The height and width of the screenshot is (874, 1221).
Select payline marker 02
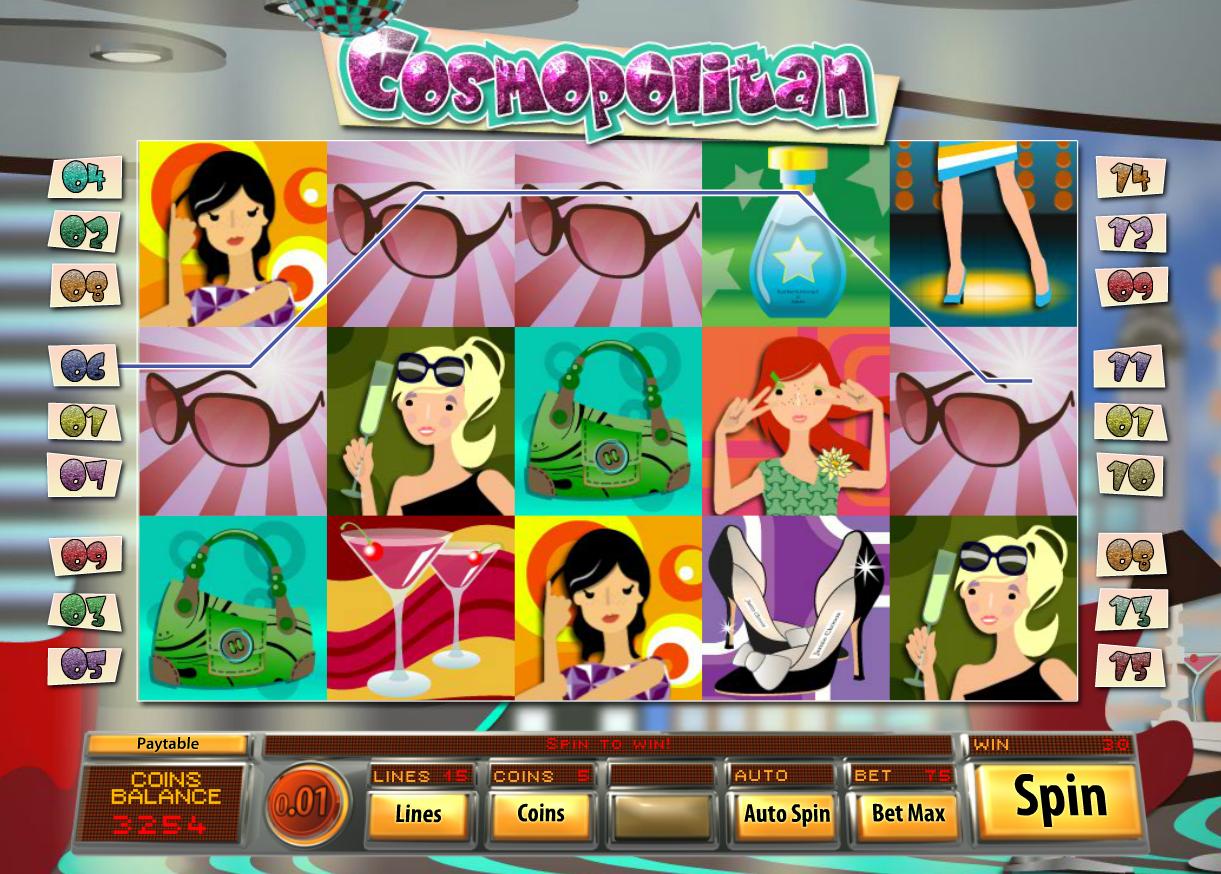click(x=85, y=232)
